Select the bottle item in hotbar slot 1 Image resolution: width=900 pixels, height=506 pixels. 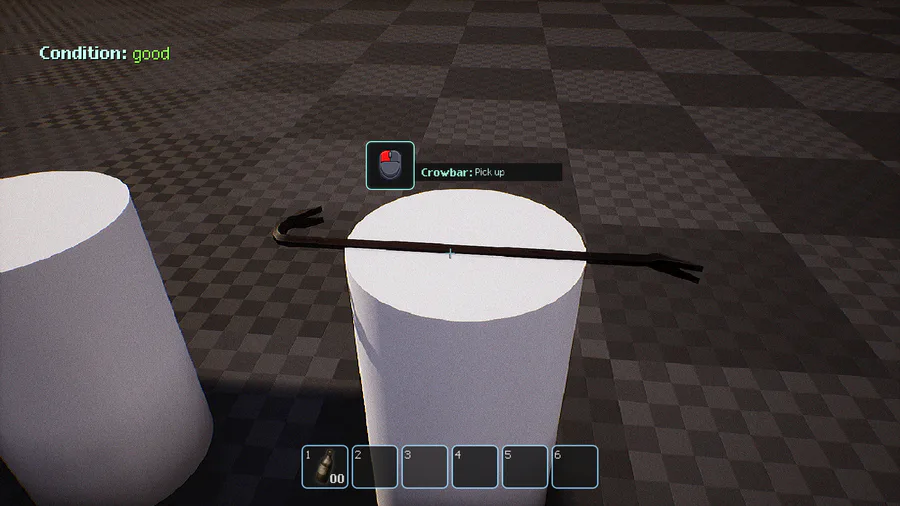pos(326,467)
